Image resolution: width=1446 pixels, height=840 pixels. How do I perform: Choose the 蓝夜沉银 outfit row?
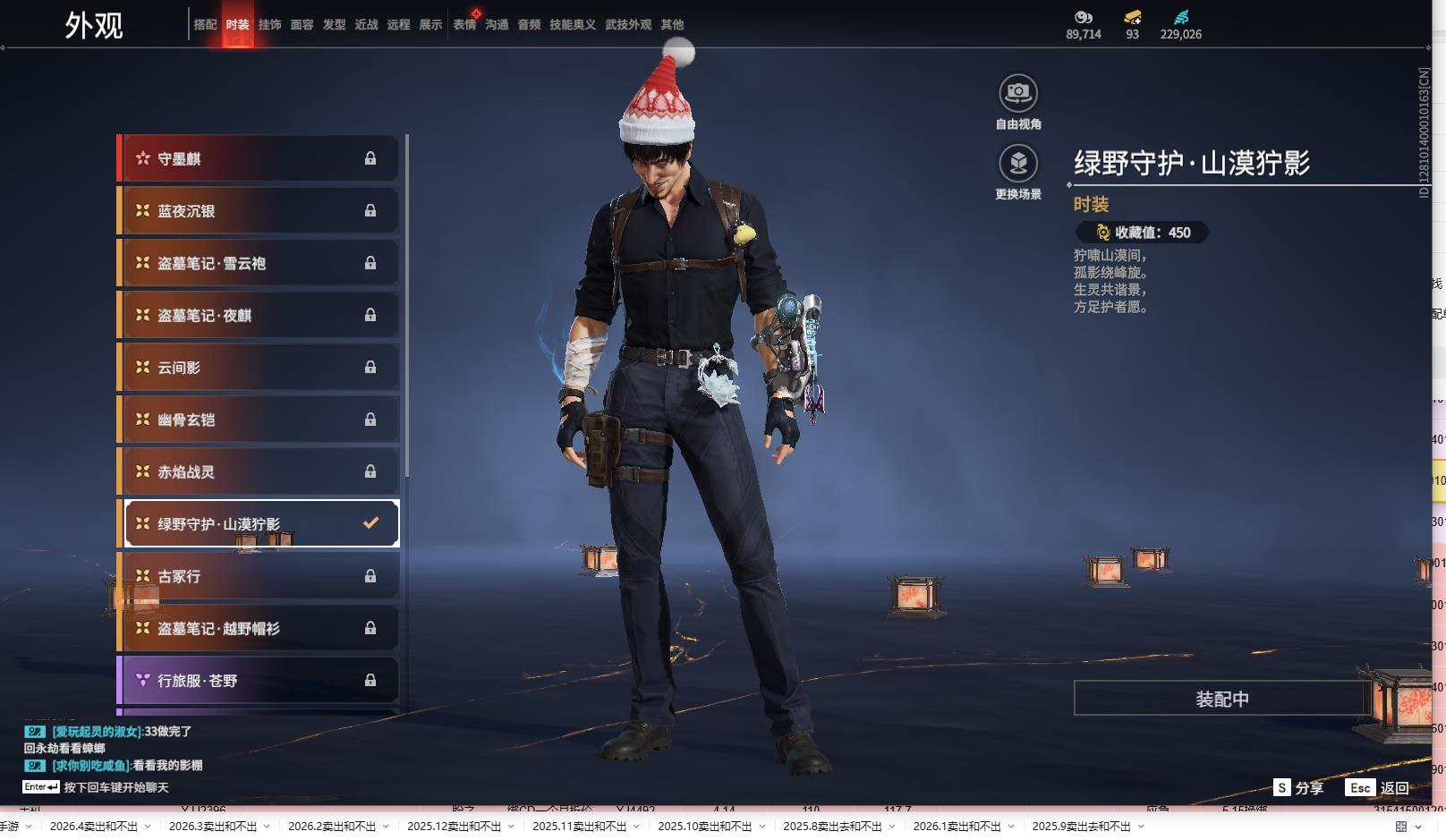pyautogui.click(x=258, y=211)
